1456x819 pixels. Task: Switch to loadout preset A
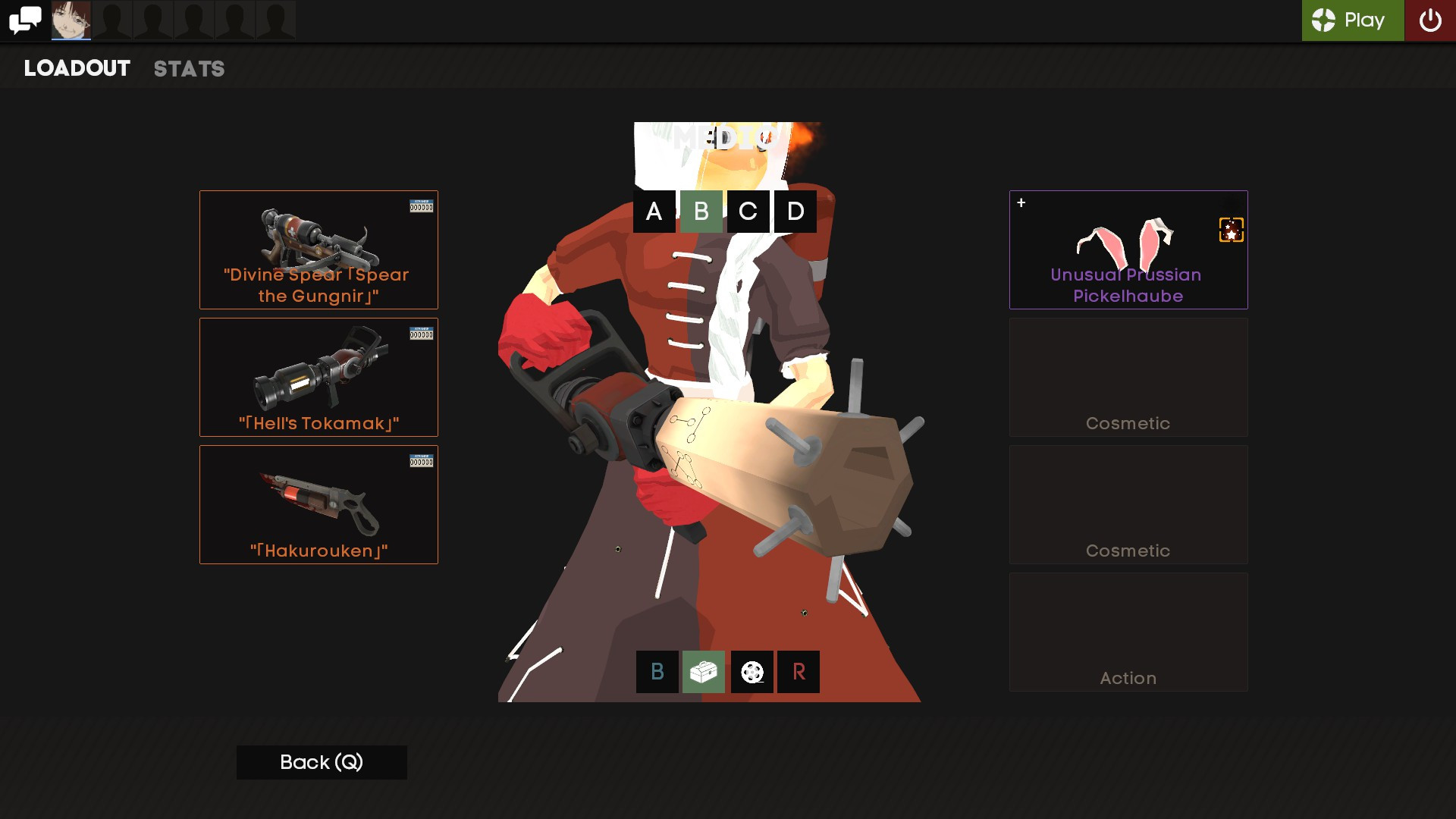pos(654,212)
